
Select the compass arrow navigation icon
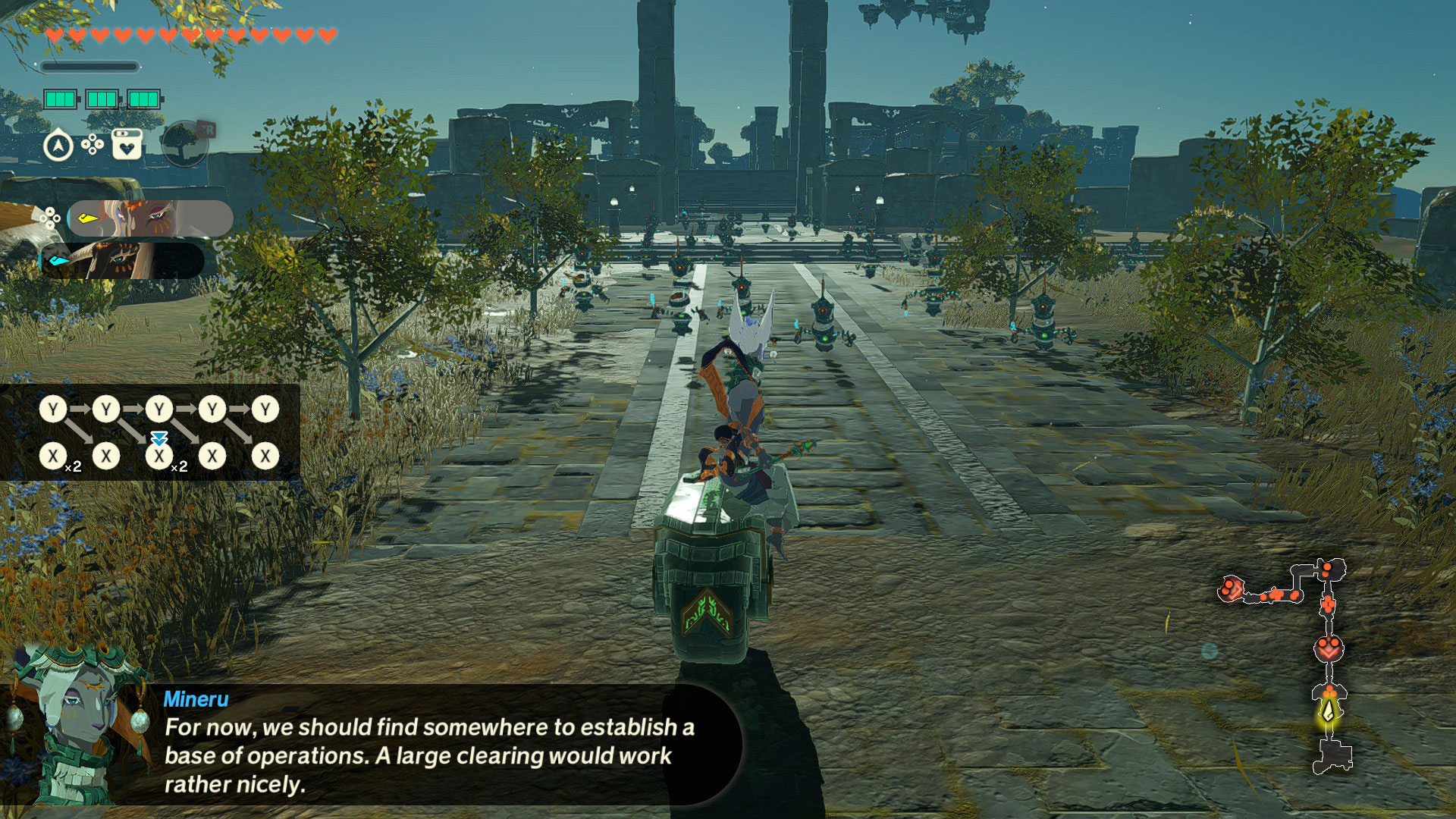click(x=58, y=145)
